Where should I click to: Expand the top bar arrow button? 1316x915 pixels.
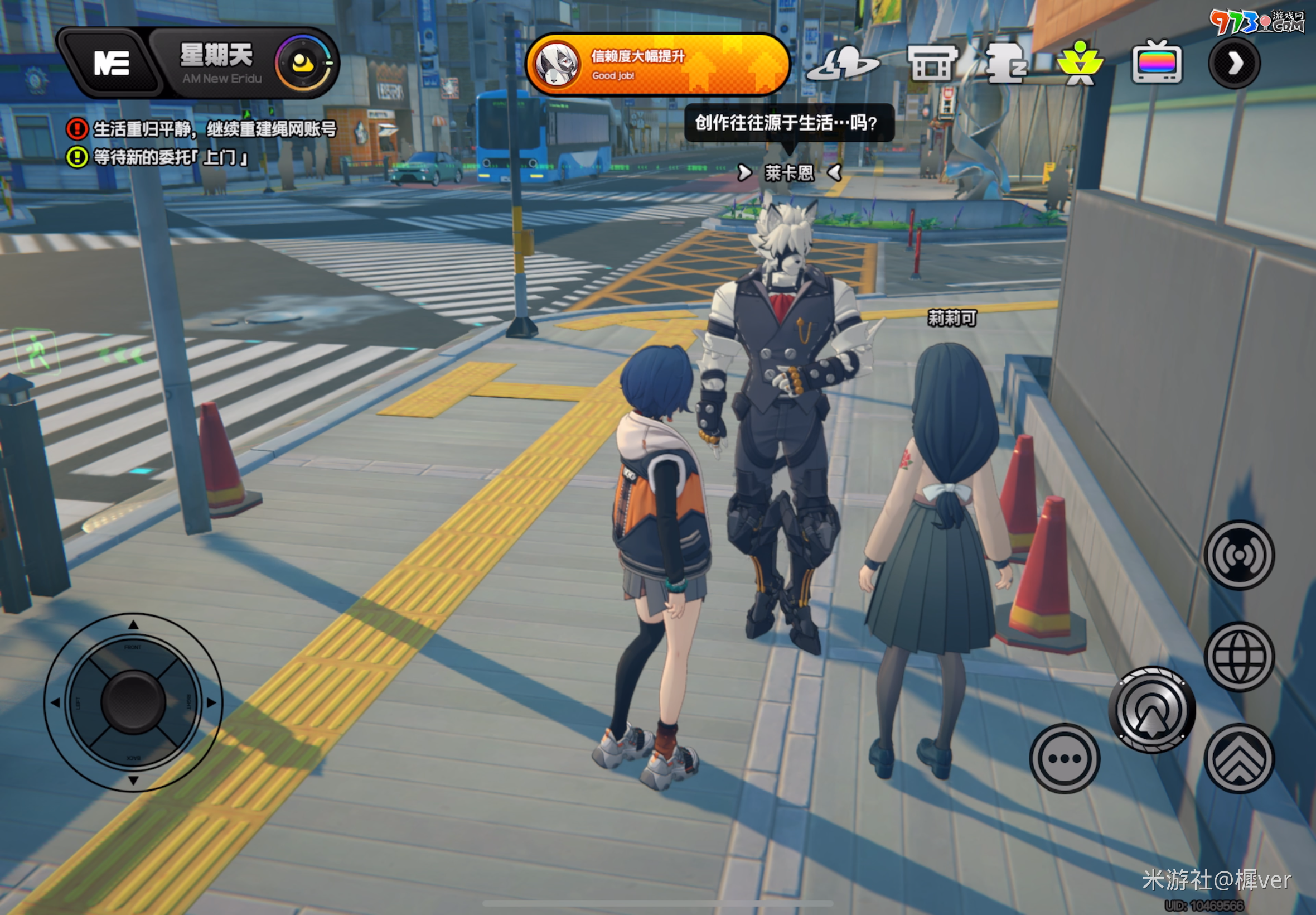[1234, 62]
